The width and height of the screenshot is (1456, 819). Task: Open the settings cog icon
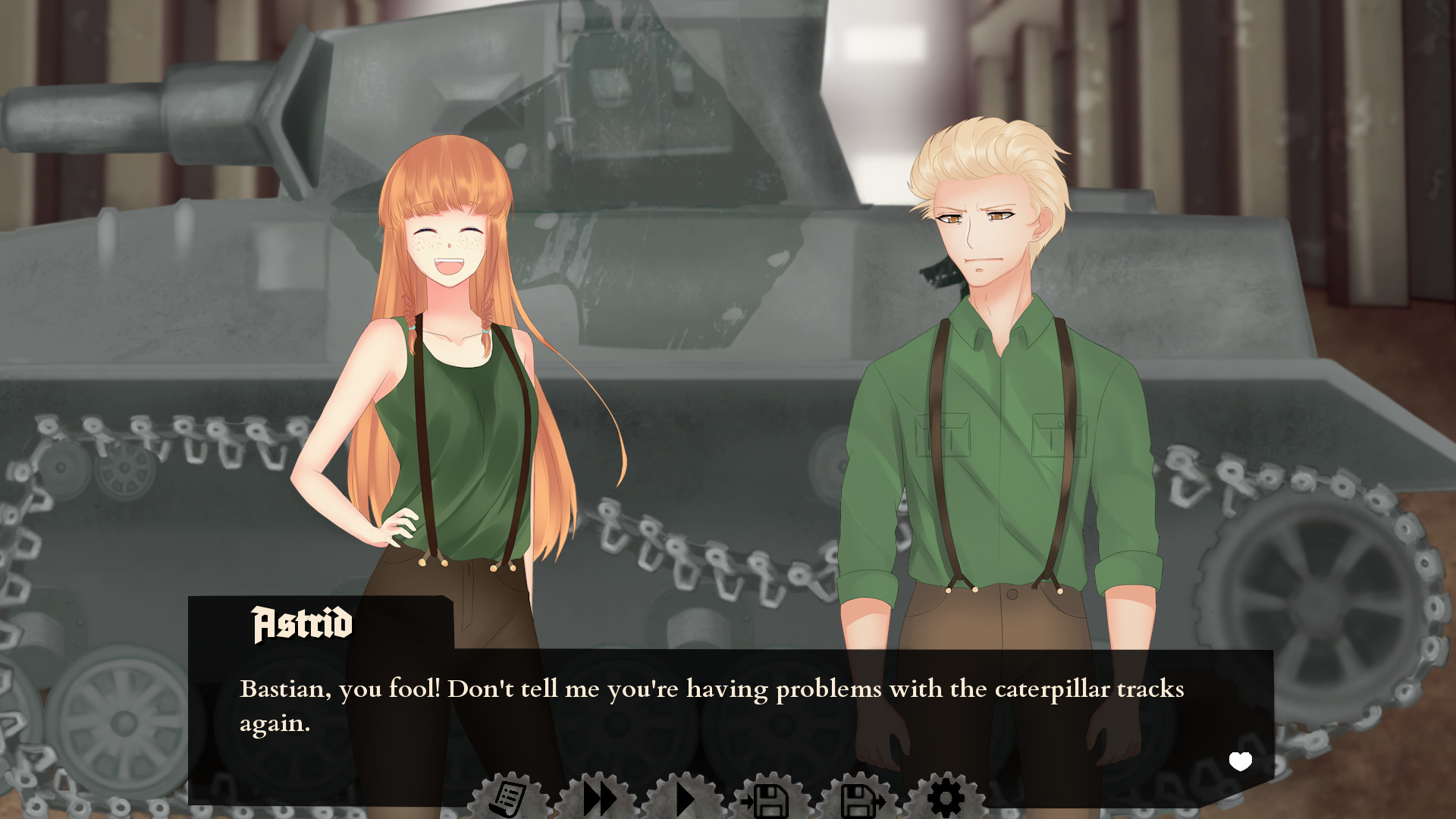point(944,798)
